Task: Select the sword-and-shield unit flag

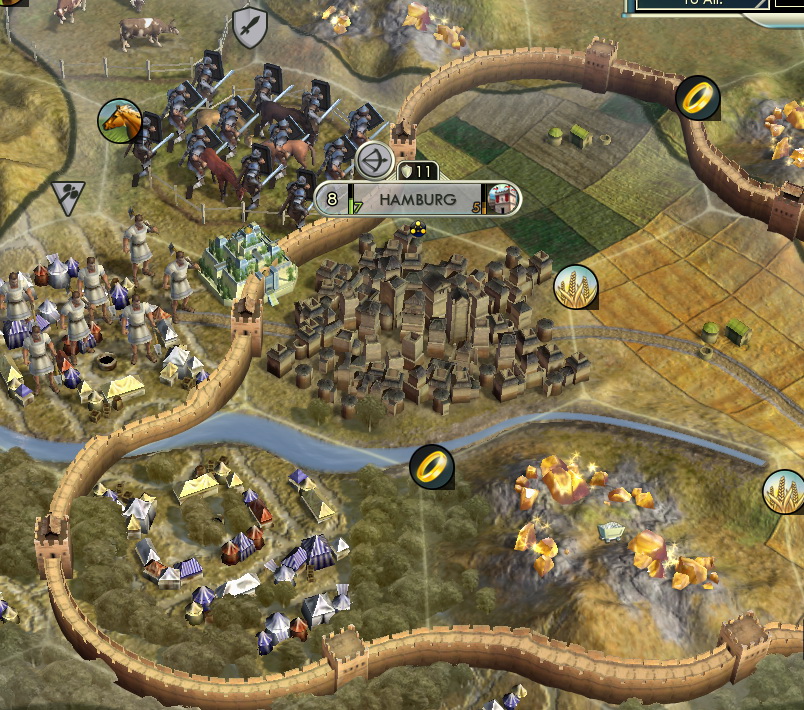Action: [x=249, y=26]
